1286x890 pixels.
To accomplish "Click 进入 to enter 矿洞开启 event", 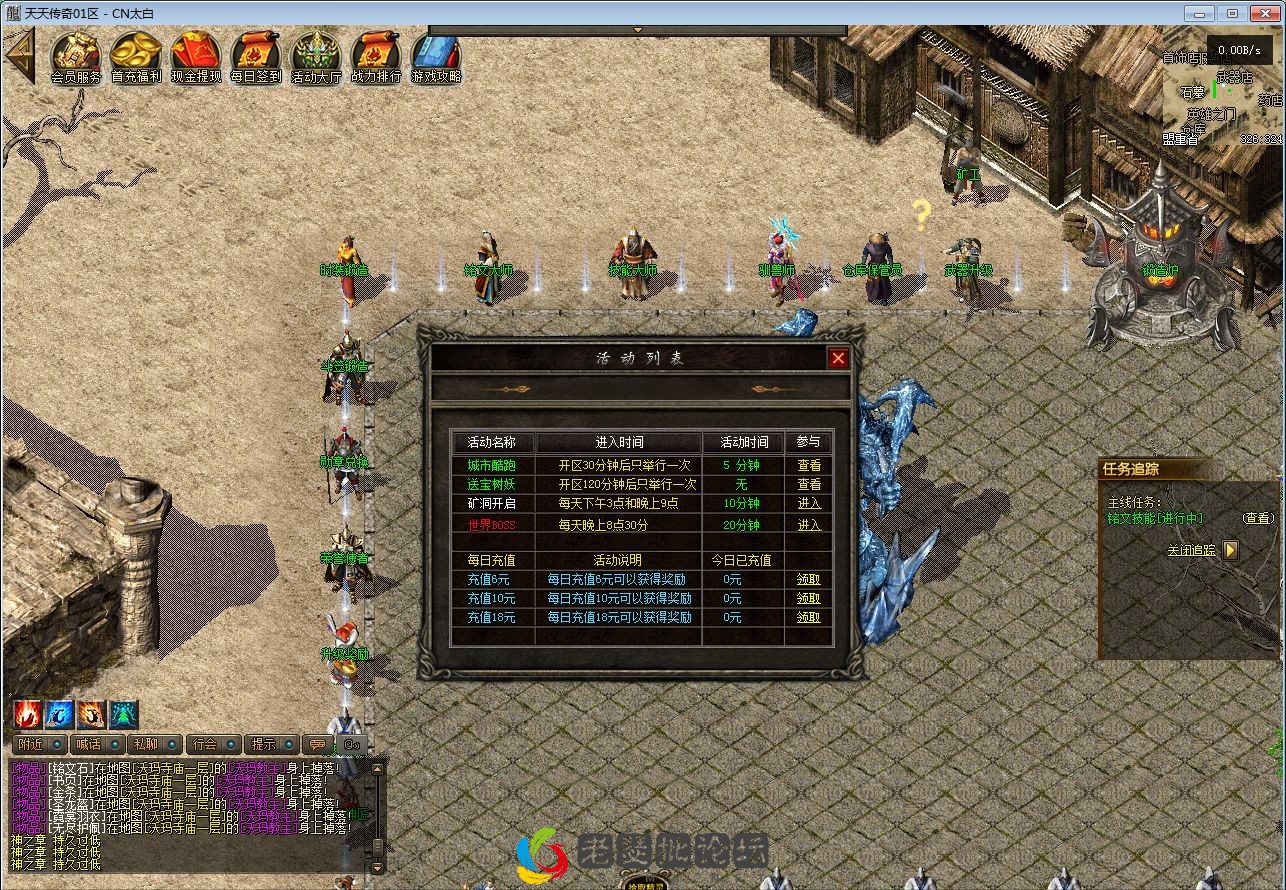I will coord(808,504).
